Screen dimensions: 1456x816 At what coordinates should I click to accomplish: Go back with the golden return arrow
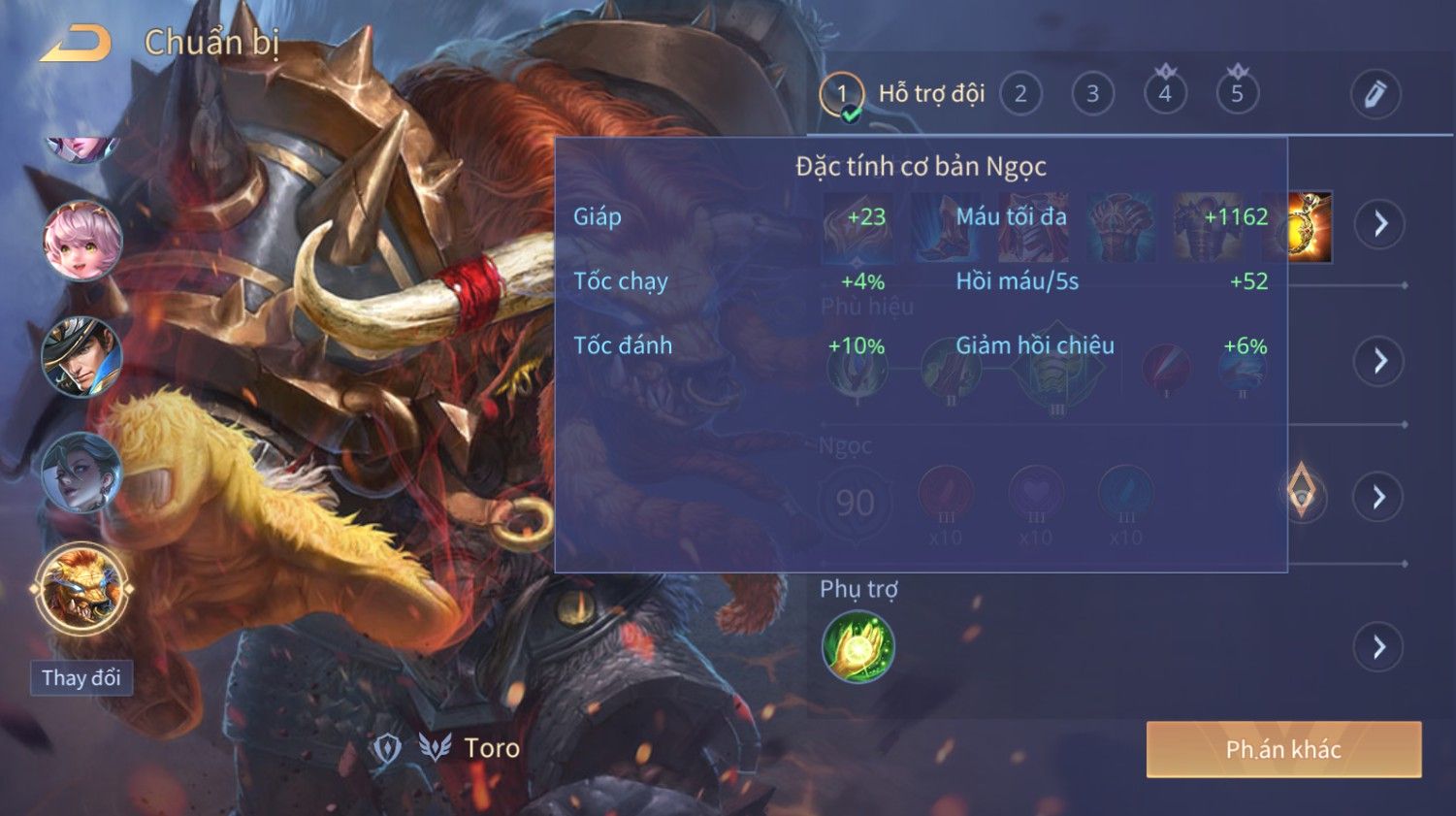click(76, 44)
